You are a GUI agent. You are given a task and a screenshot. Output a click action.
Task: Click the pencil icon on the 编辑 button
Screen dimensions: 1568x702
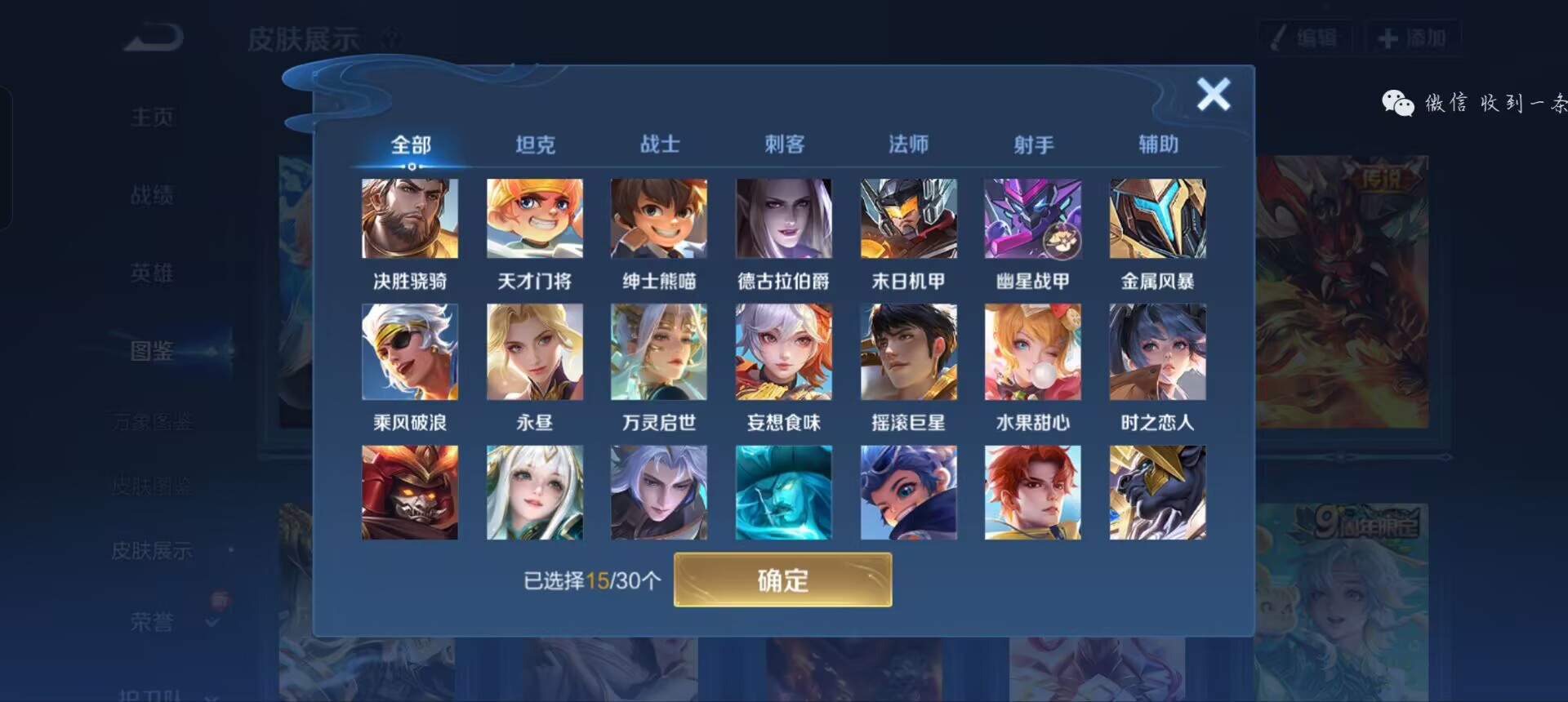(x=1280, y=36)
